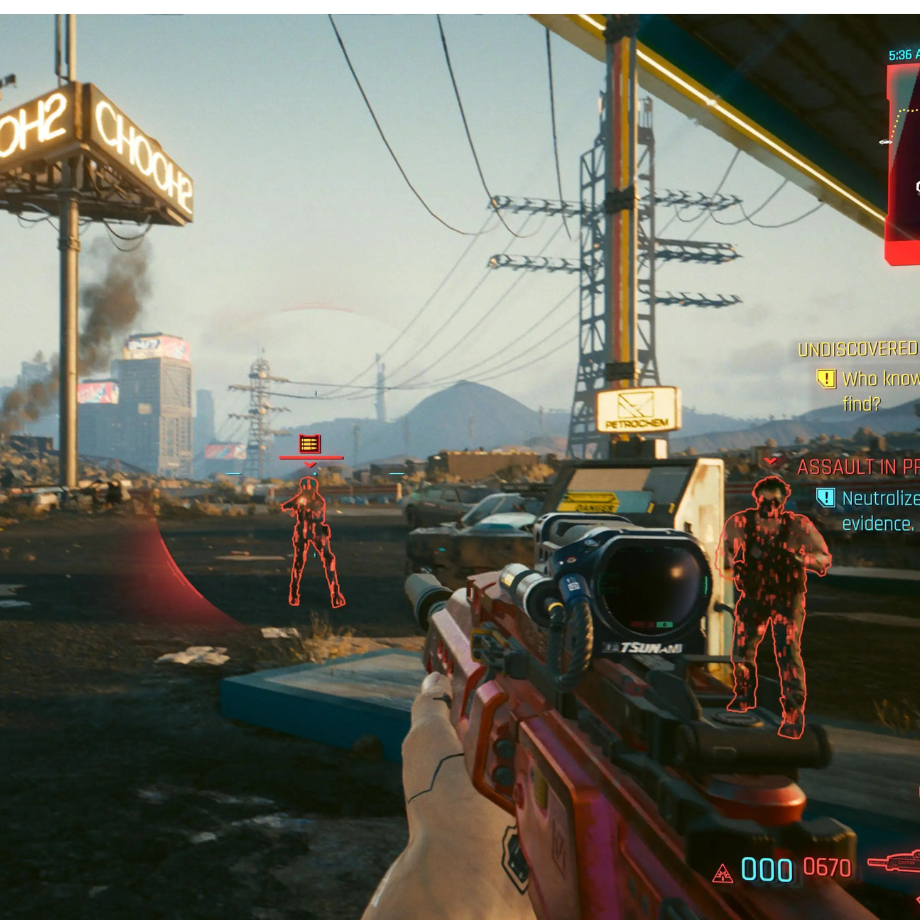
Task: Select the equipped rifle weapon icon
Action: pos(894,861)
